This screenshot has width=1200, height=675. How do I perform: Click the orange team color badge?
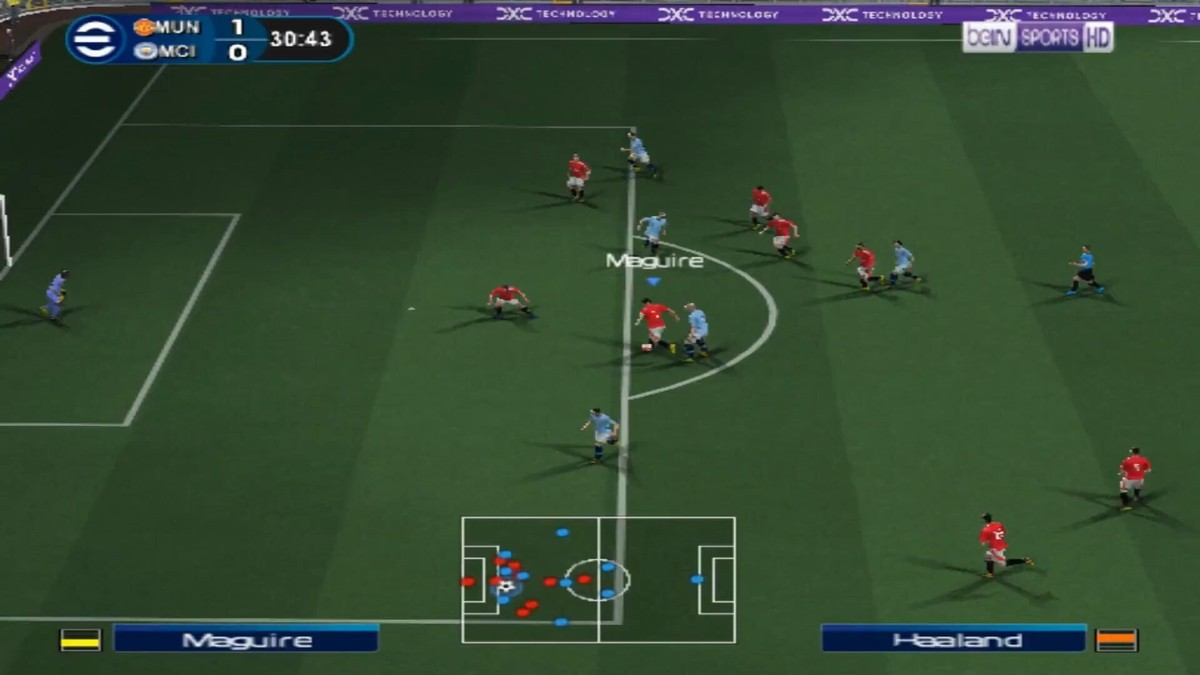(x=1116, y=640)
